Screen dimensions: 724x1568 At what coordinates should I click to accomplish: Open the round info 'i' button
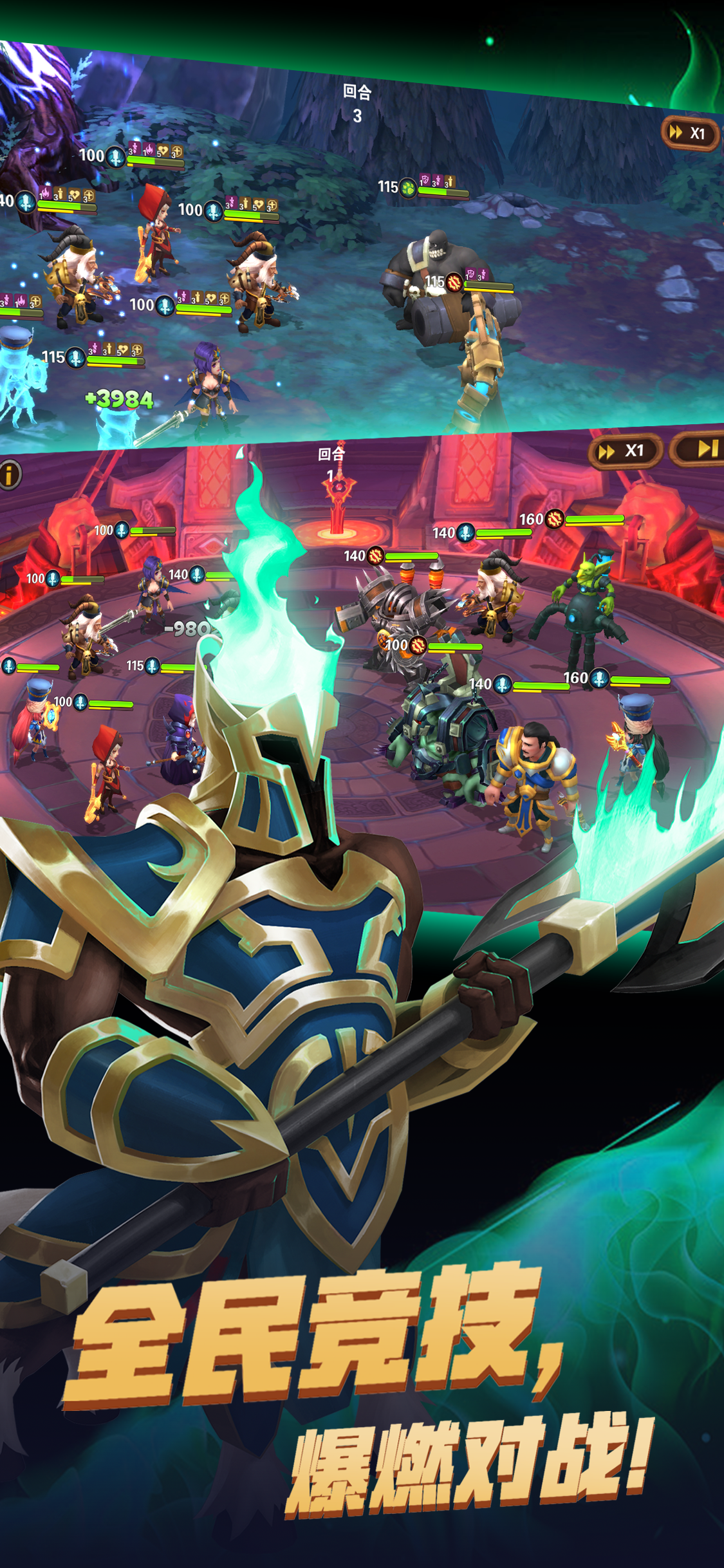tap(9, 476)
